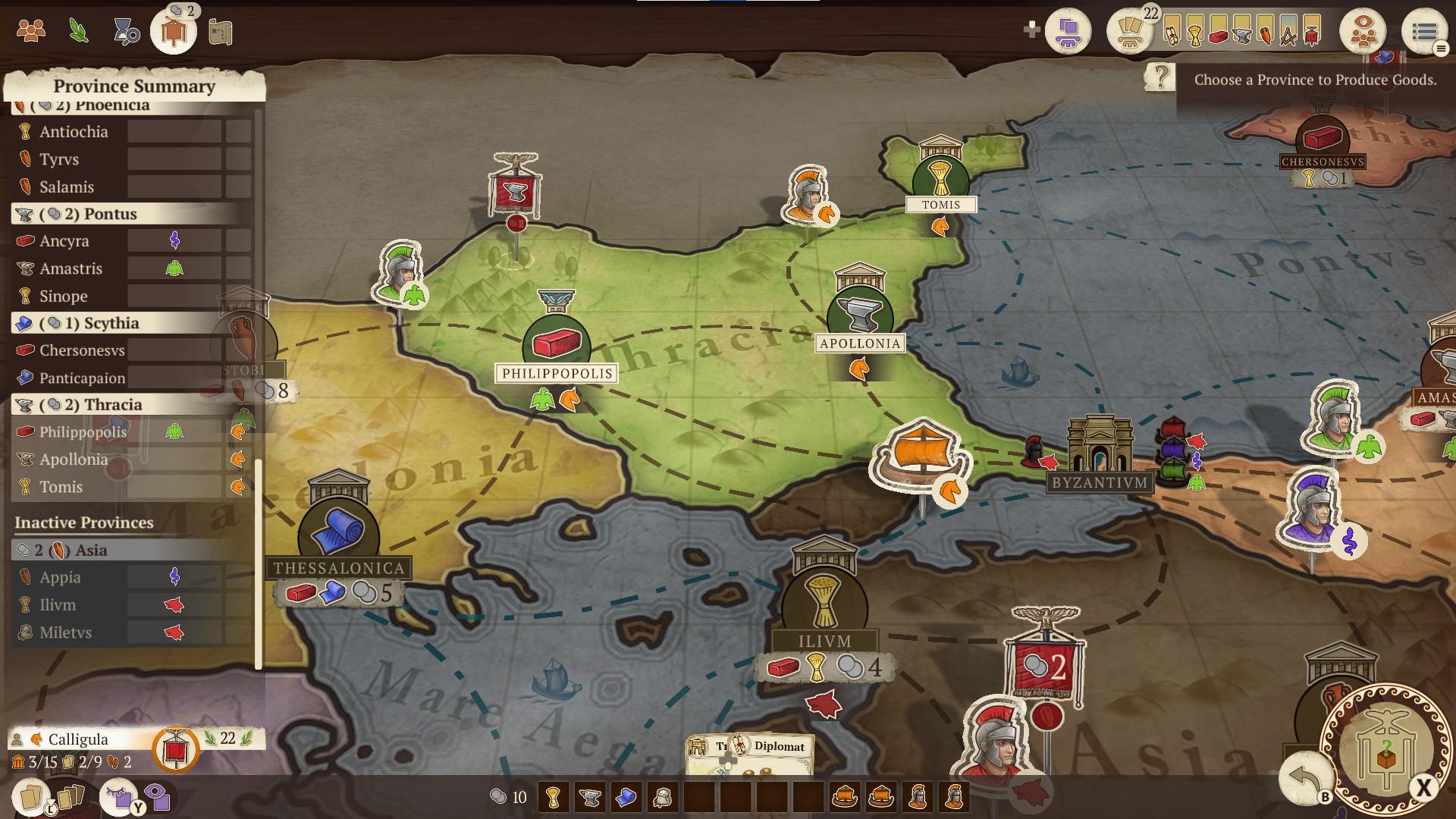The height and width of the screenshot is (819, 1456).
Task: Click the population icon in the top-left toolbar
Action: click(30, 31)
